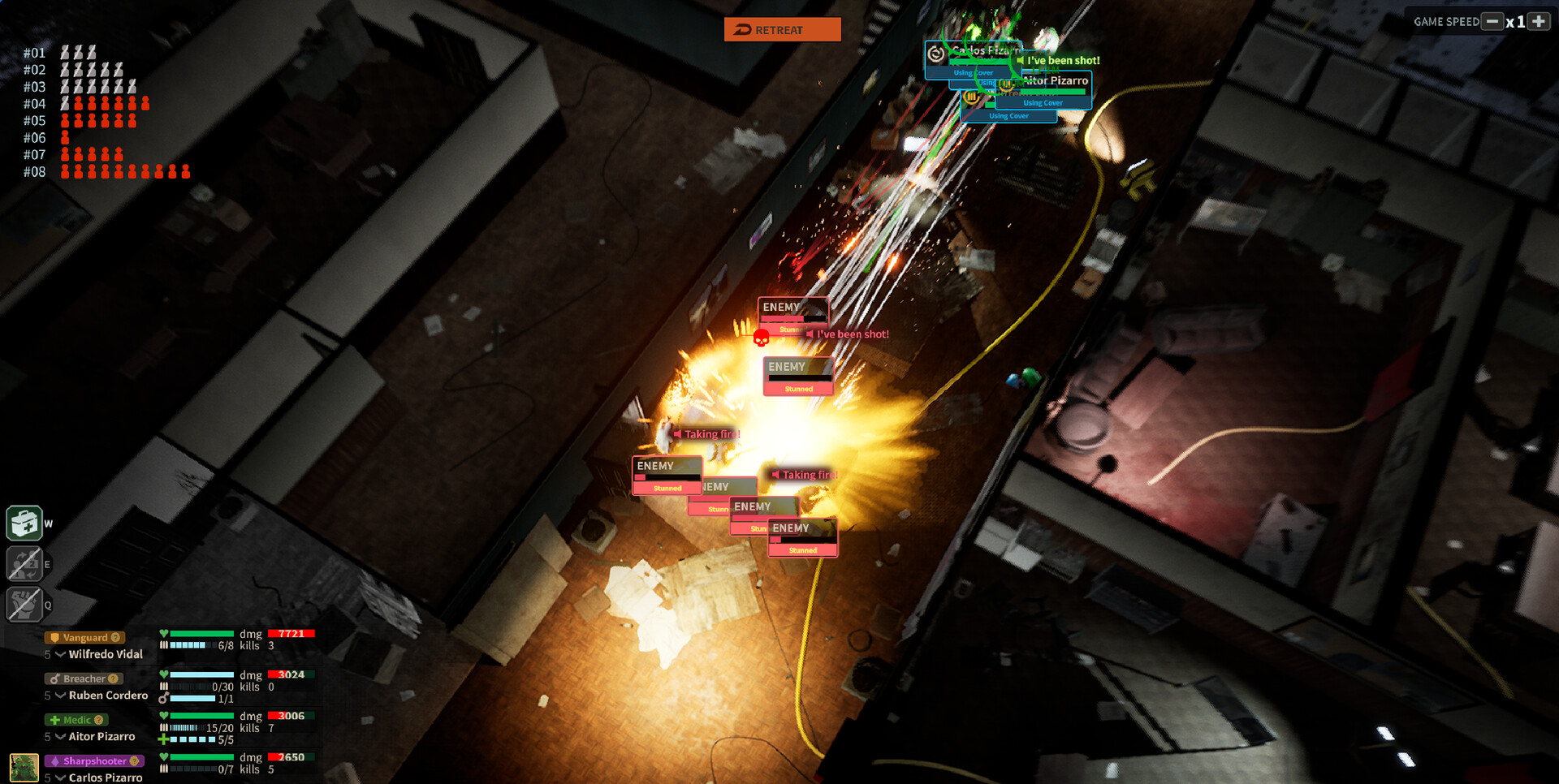The width and height of the screenshot is (1559, 784).
Task: Click the Sharpshooter diamond class icon
Action: [55, 761]
